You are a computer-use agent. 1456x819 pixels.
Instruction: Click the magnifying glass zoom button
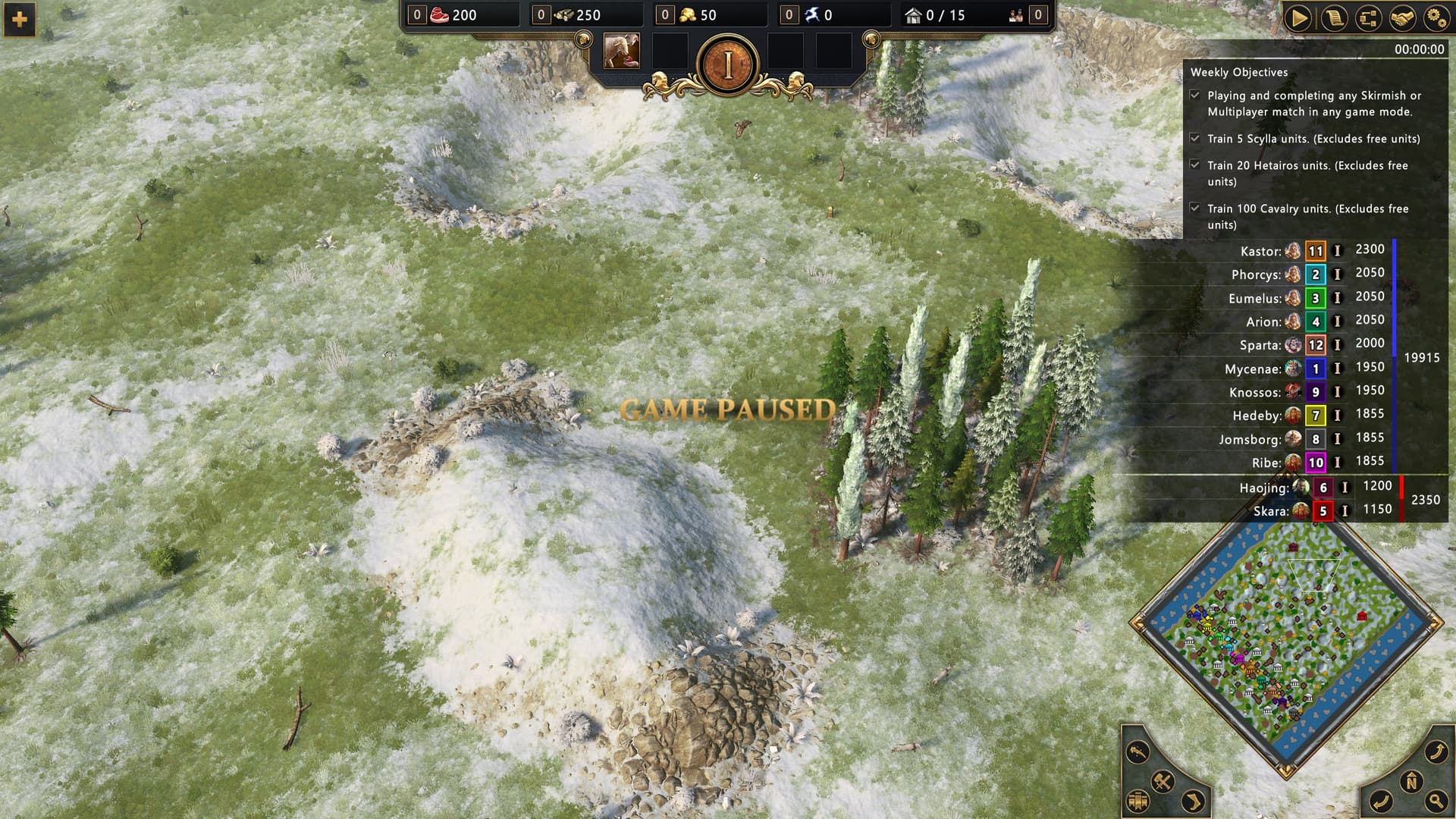click(x=1436, y=800)
